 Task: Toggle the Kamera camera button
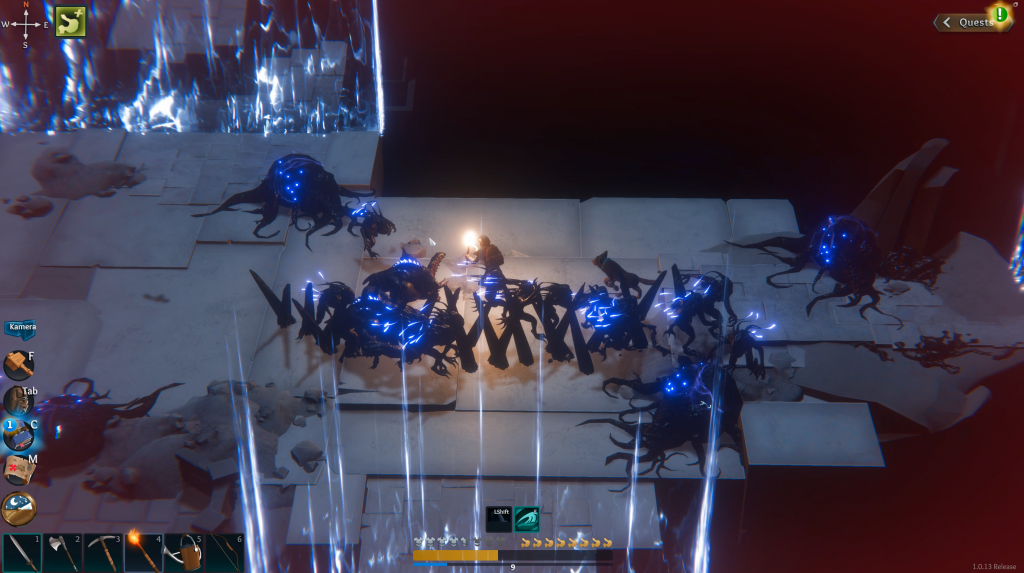pyautogui.click(x=21, y=327)
